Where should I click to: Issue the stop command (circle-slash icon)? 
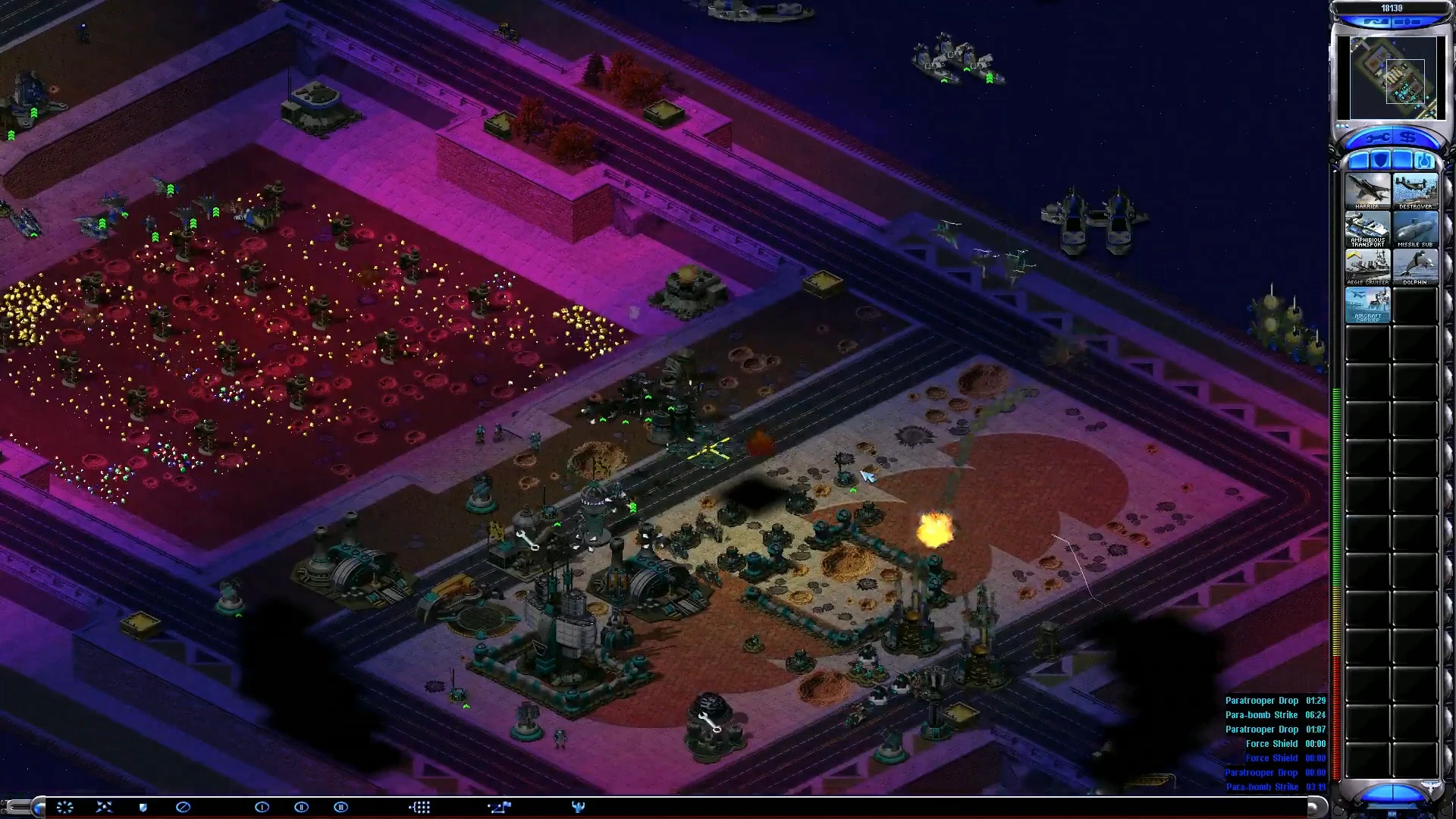pyautogui.click(x=183, y=807)
